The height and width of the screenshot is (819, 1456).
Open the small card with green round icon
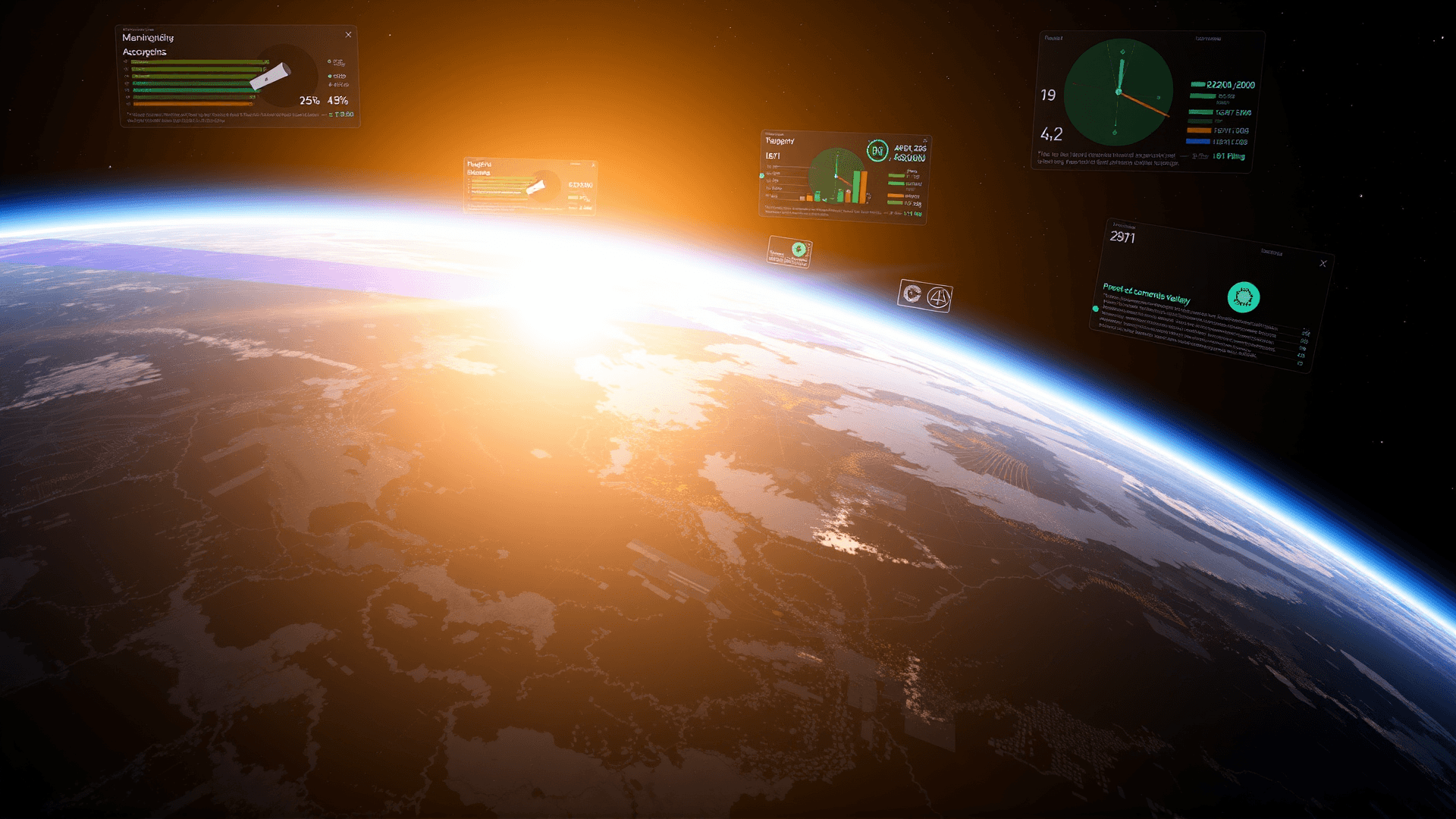click(789, 252)
